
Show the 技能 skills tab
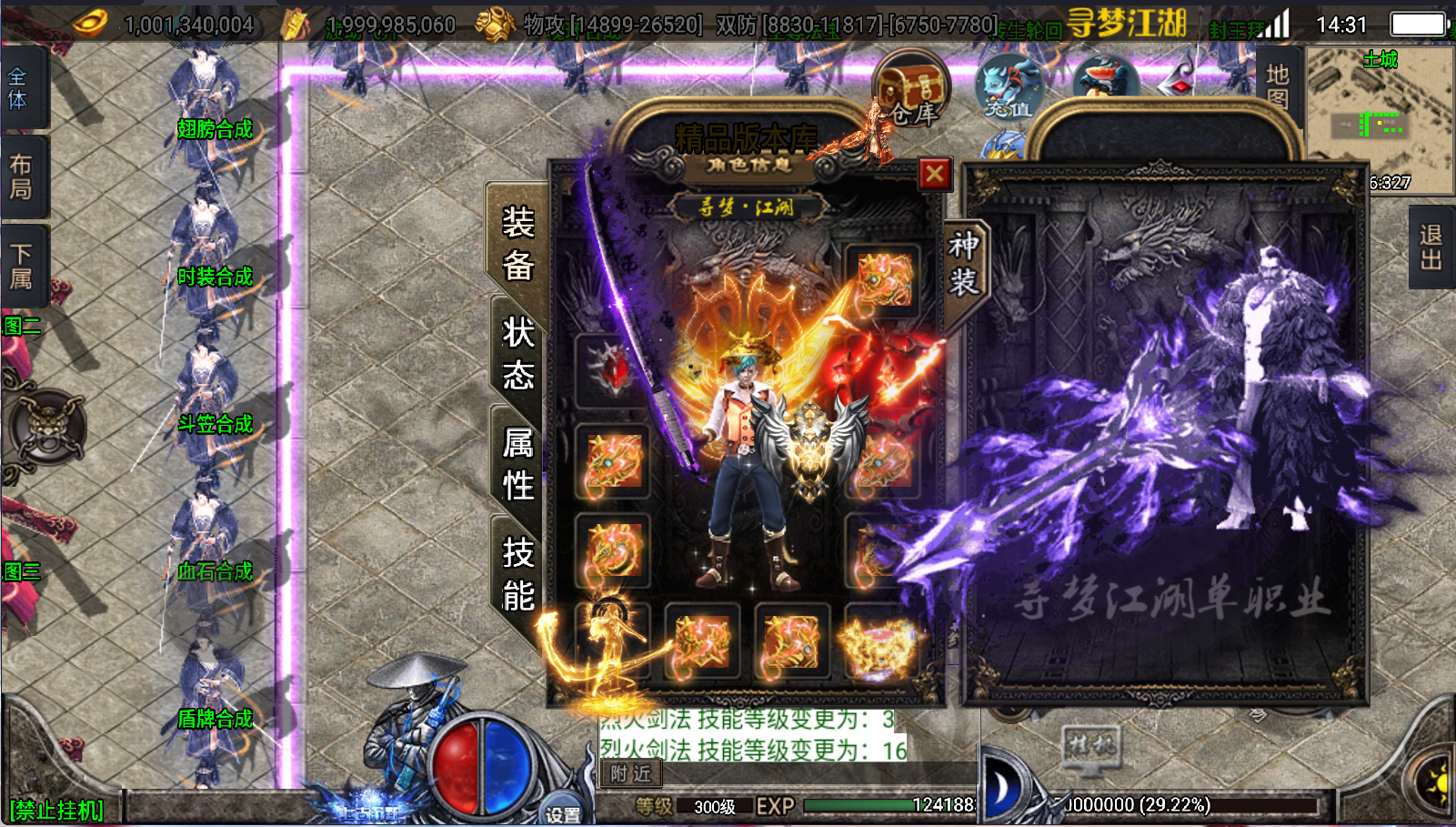517,574
